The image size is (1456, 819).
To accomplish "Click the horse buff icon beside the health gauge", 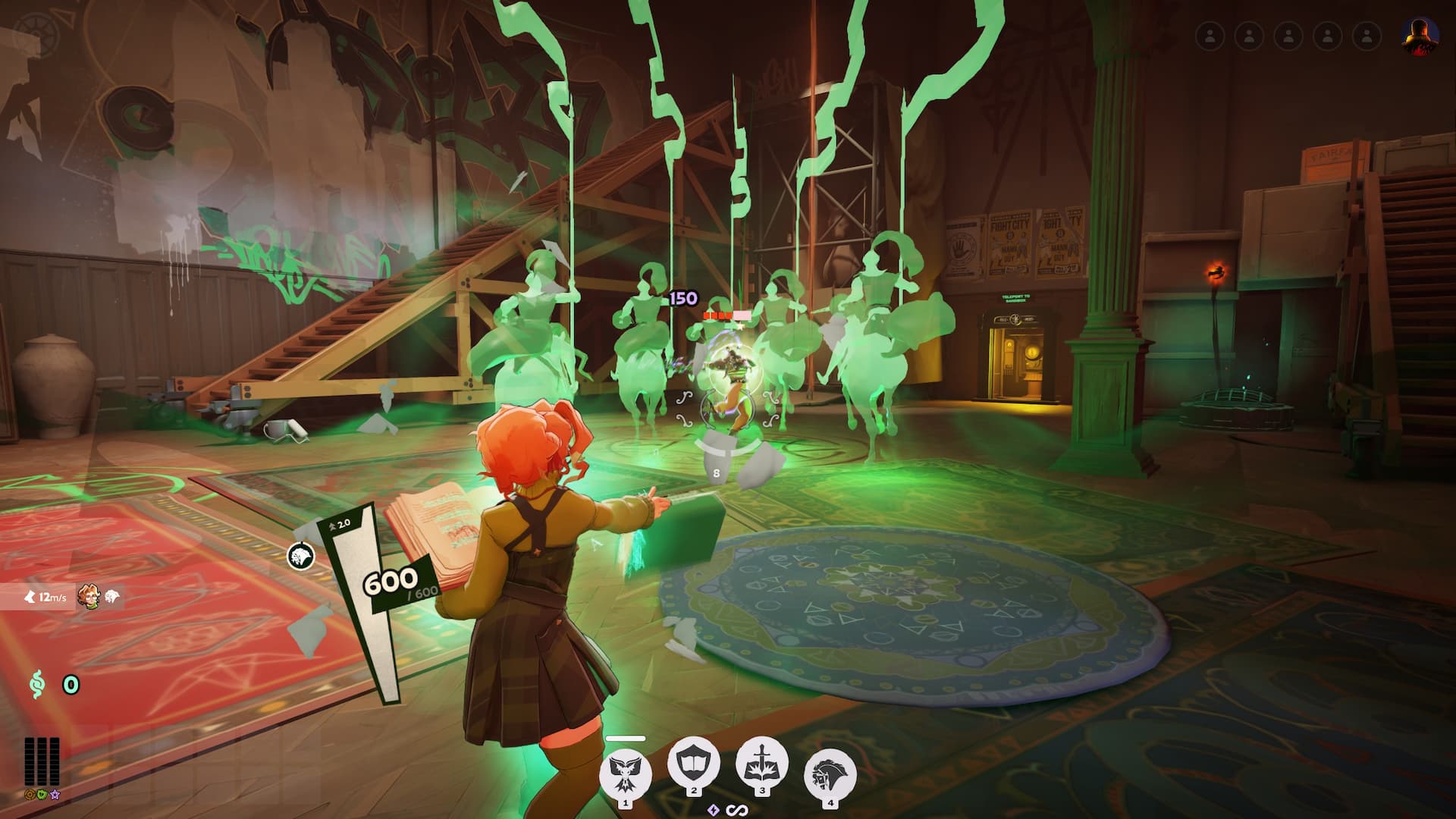I will pyautogui.click(x=301, y=556).
